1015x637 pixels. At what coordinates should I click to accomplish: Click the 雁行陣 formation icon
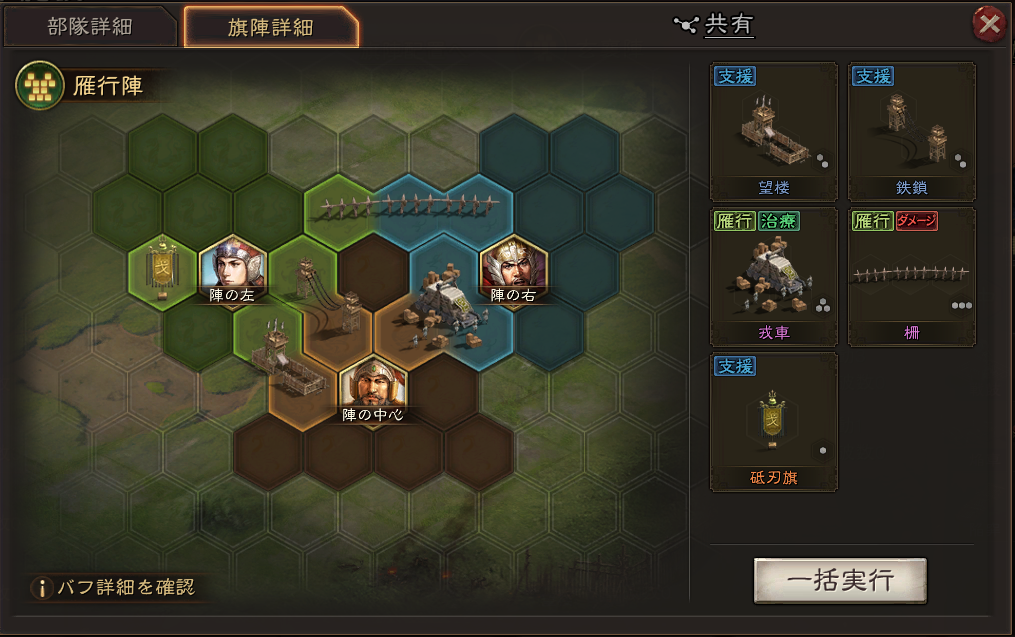tap(35, 86)
